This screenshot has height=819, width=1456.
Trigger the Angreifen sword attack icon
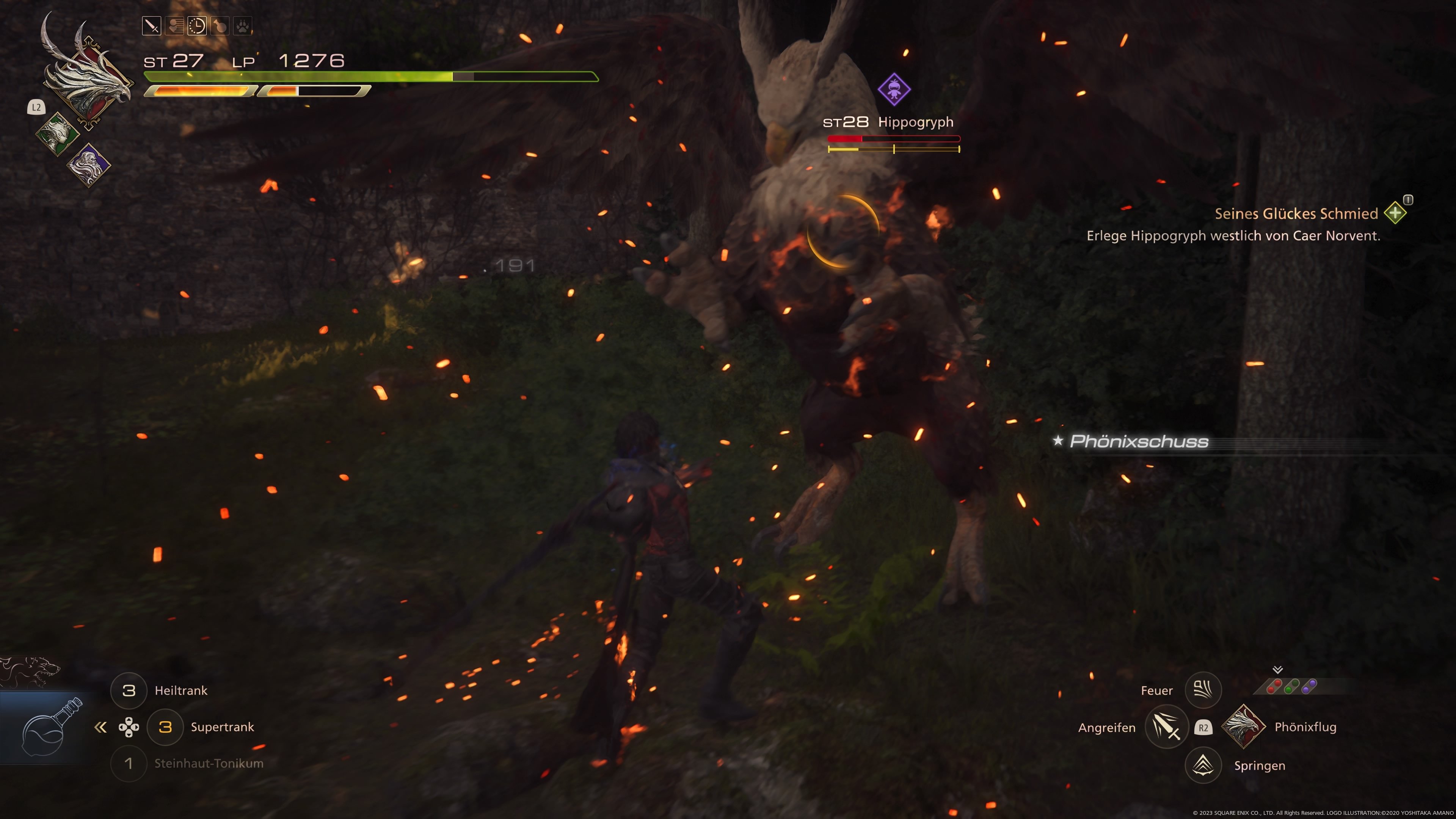pyautogui.click(x=1166, y=727)
